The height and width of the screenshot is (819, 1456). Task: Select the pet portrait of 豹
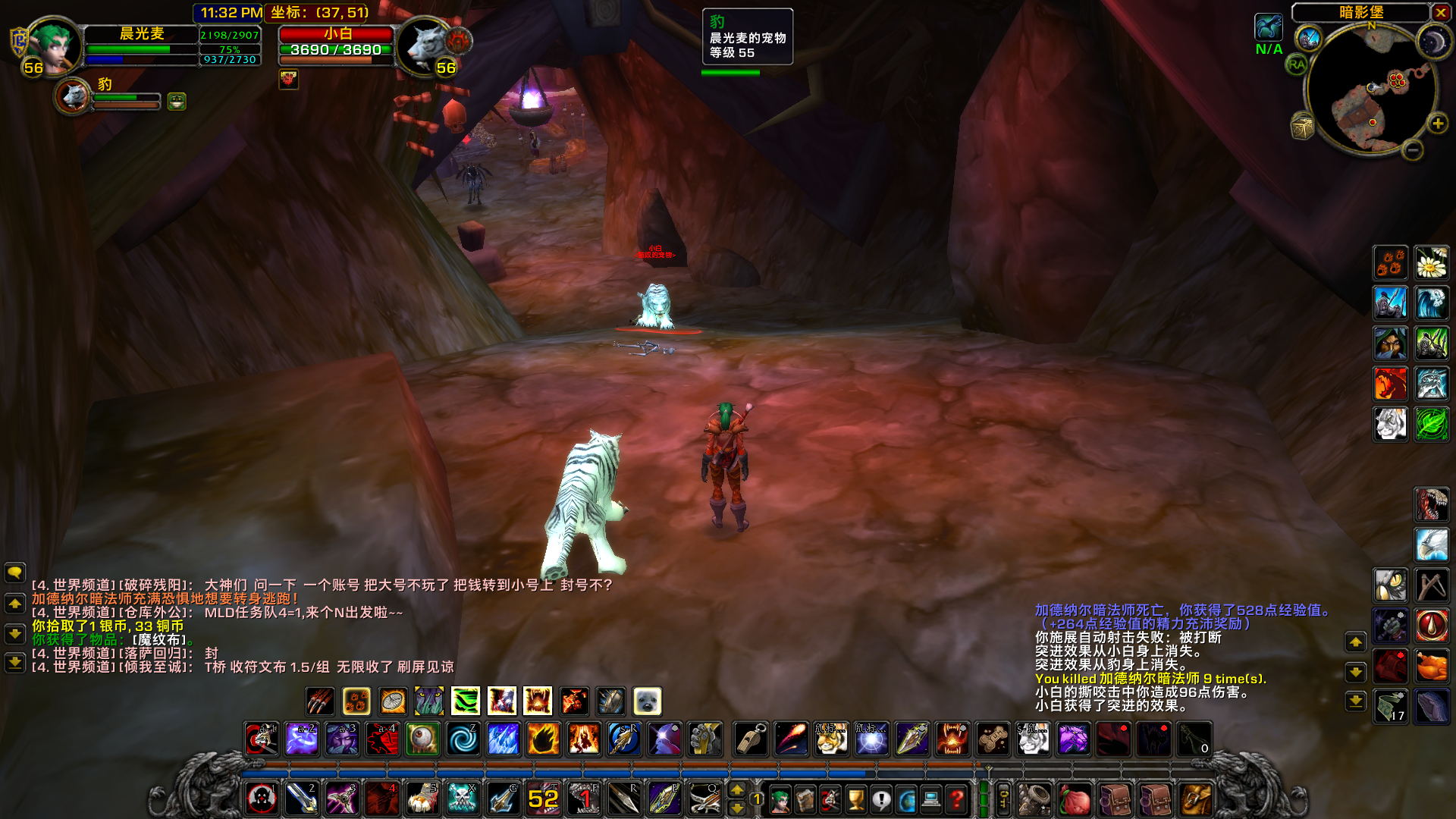pos(74,96)
